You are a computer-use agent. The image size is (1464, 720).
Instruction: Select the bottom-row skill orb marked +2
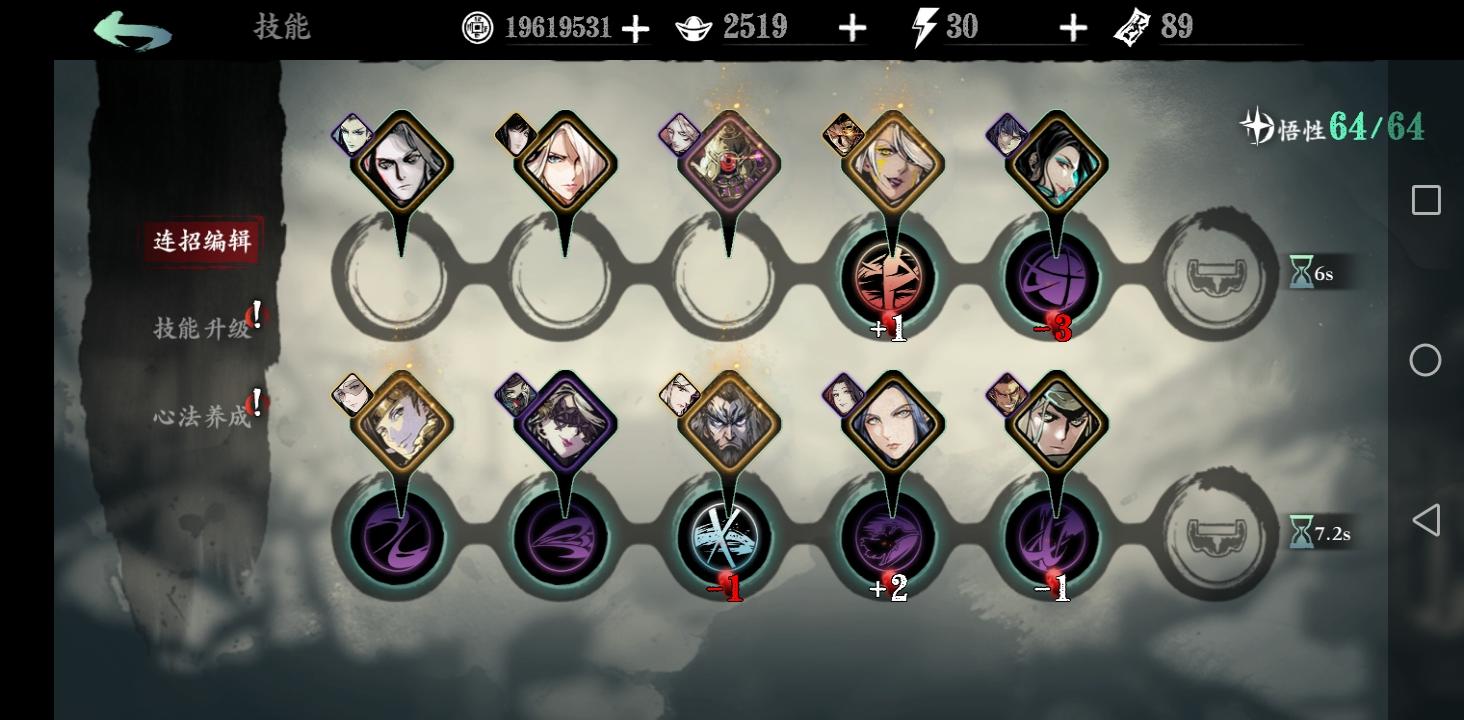pos(891,535)
